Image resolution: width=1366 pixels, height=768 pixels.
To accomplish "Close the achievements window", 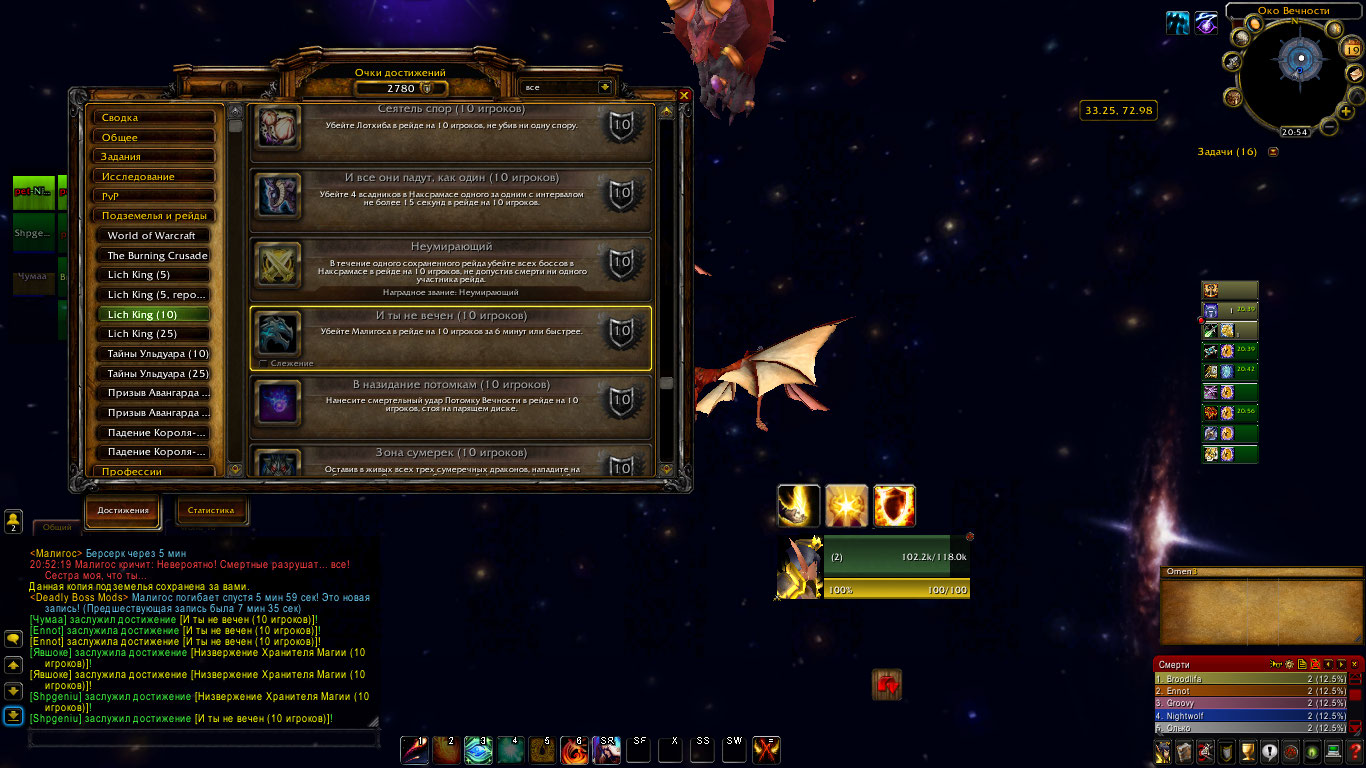I will 684,96.
